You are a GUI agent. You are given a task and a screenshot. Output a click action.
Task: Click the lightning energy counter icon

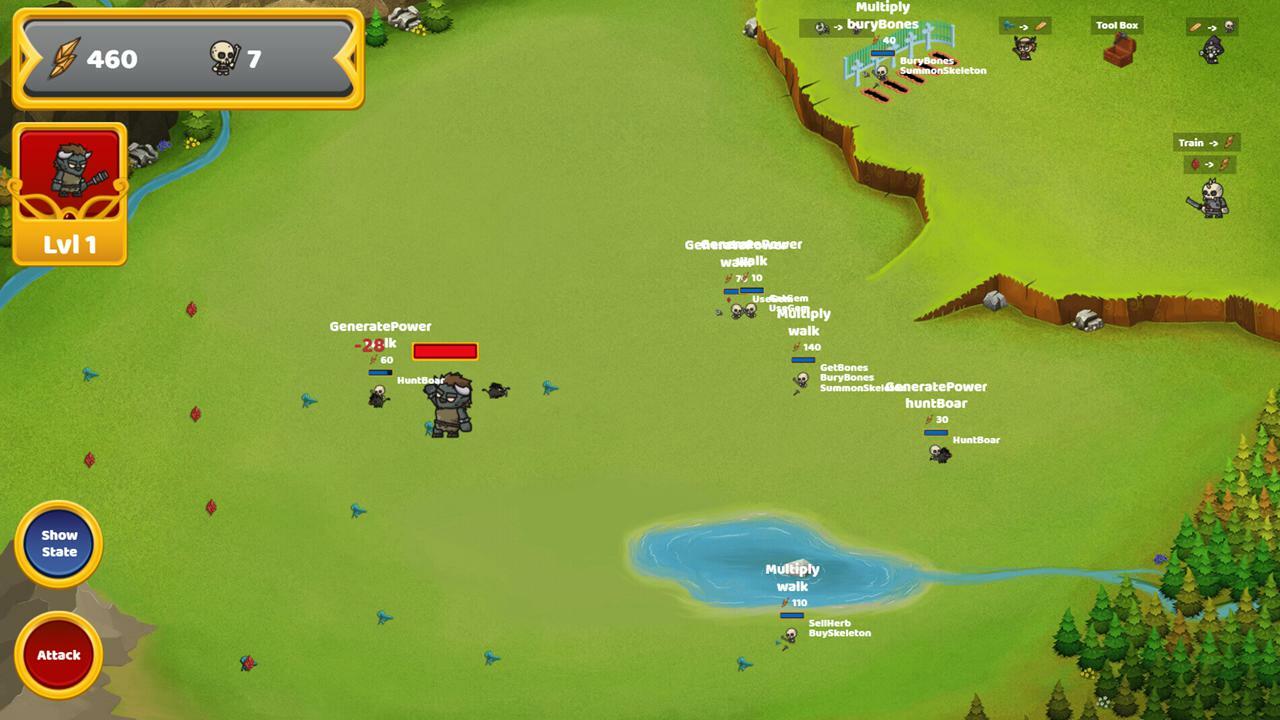(68, 59)
